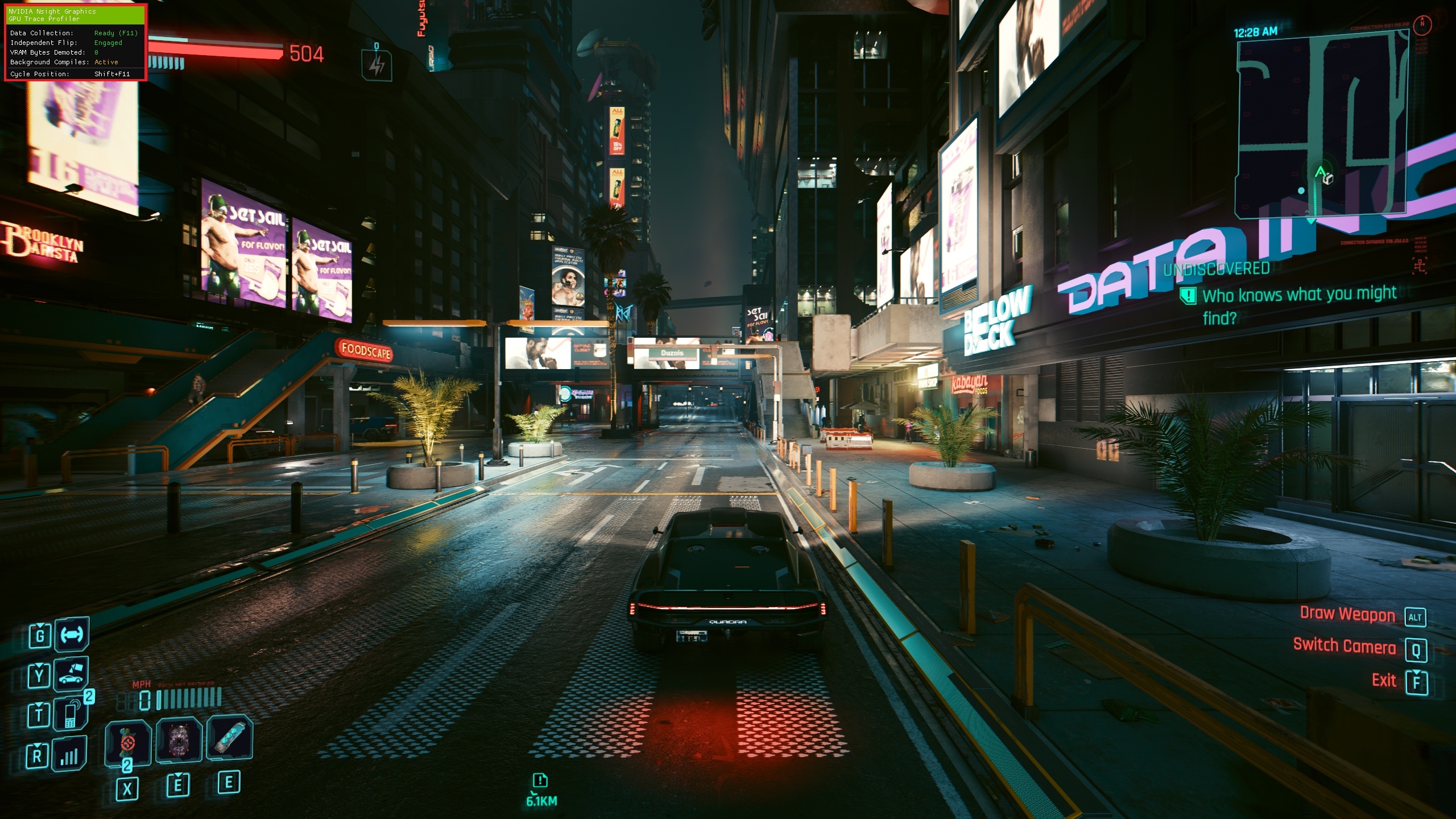
Task: Use the blue inhaler consumable slot
Action: (x=229, y=738)
